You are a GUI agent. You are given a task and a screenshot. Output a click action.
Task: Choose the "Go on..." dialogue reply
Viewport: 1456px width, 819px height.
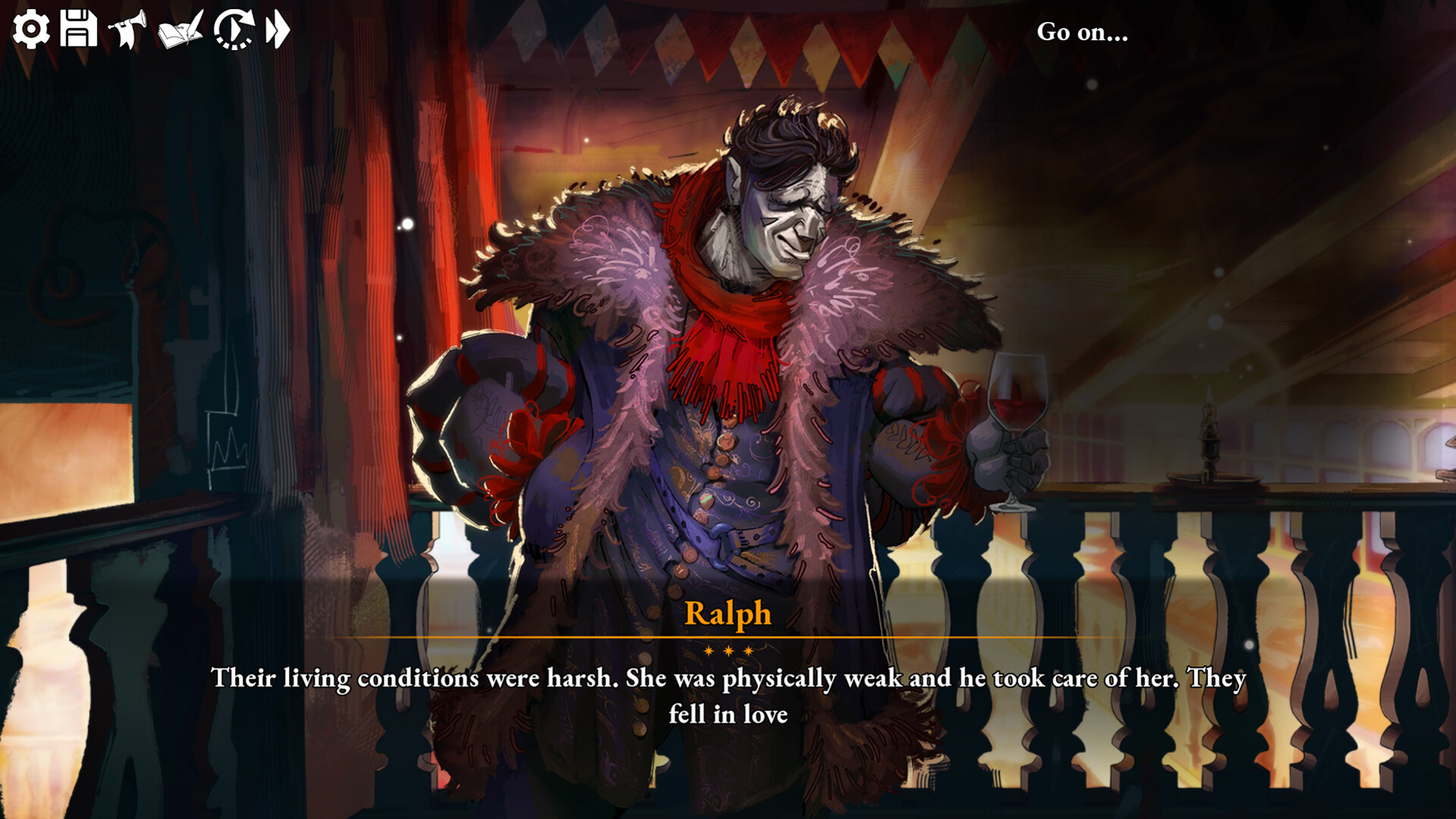[1082, 32]
